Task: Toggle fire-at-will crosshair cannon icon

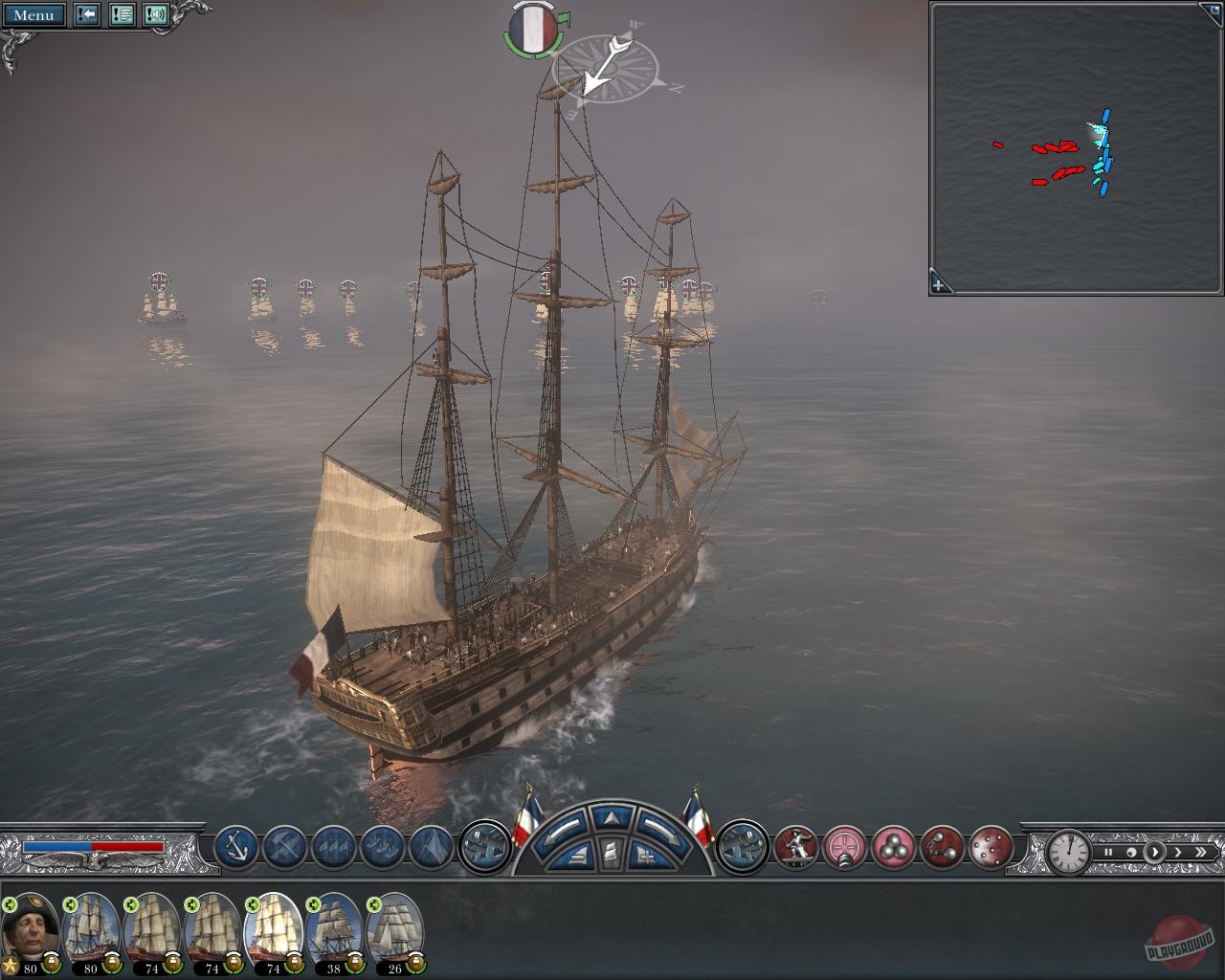Action: (845, 847)
